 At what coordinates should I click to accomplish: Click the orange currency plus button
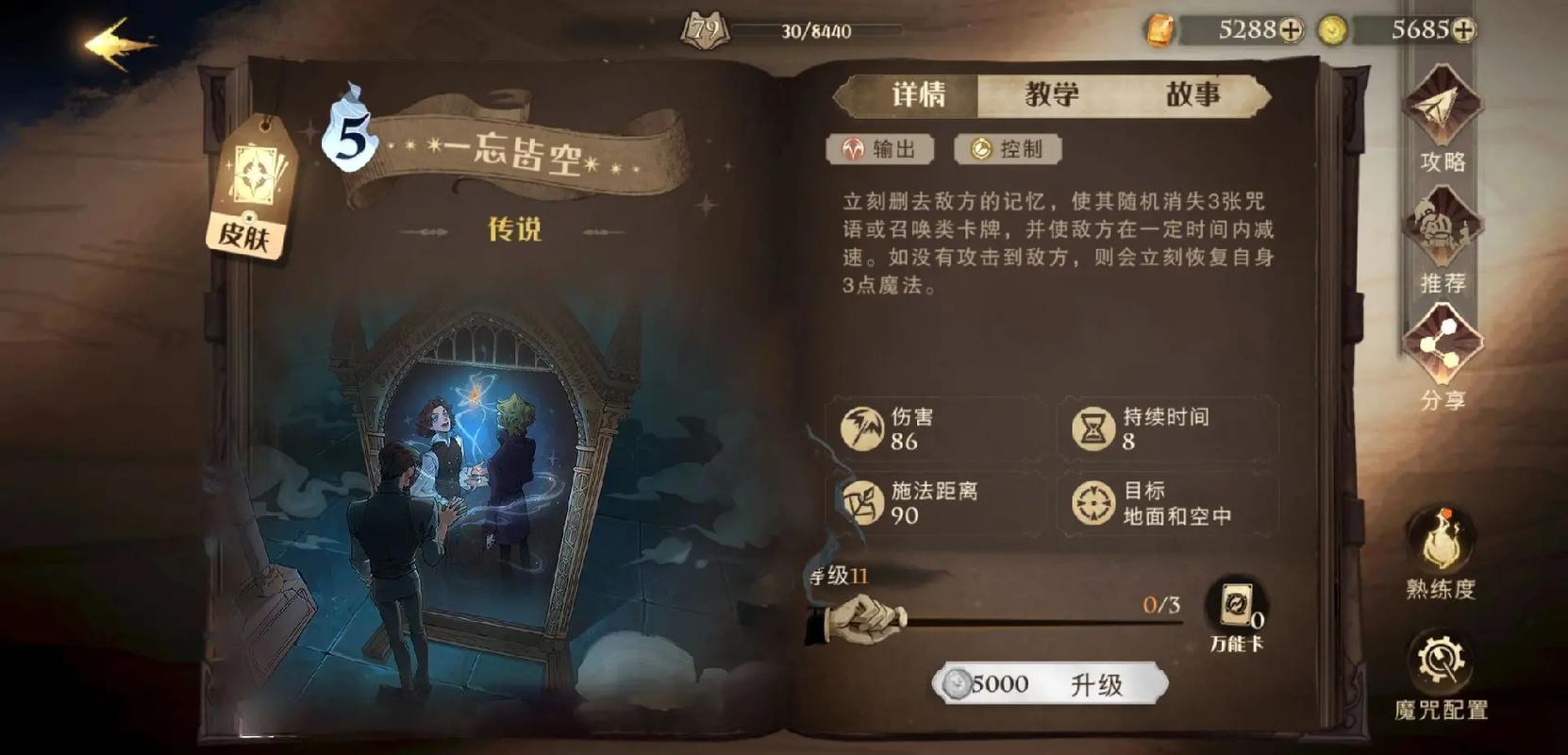(x=1292, y=29)
